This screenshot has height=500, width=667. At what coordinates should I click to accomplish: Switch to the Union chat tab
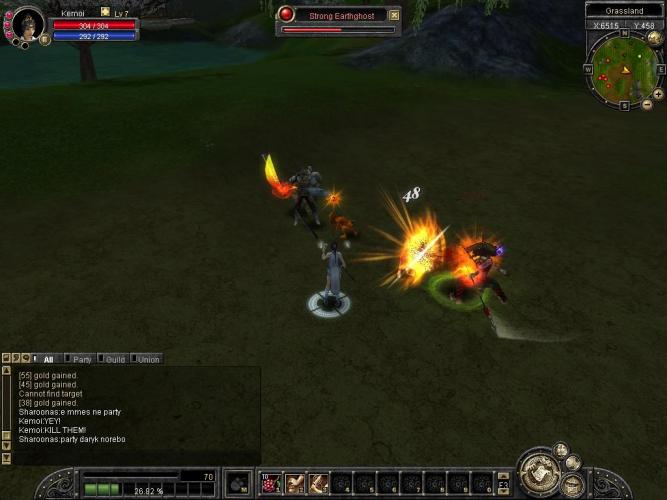tap(147, 359)
